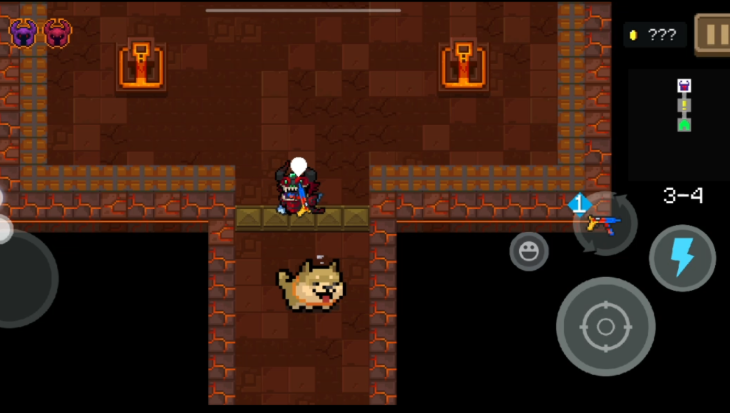
Task: Activate the lightning bolt skill
Action: (682, 258)
